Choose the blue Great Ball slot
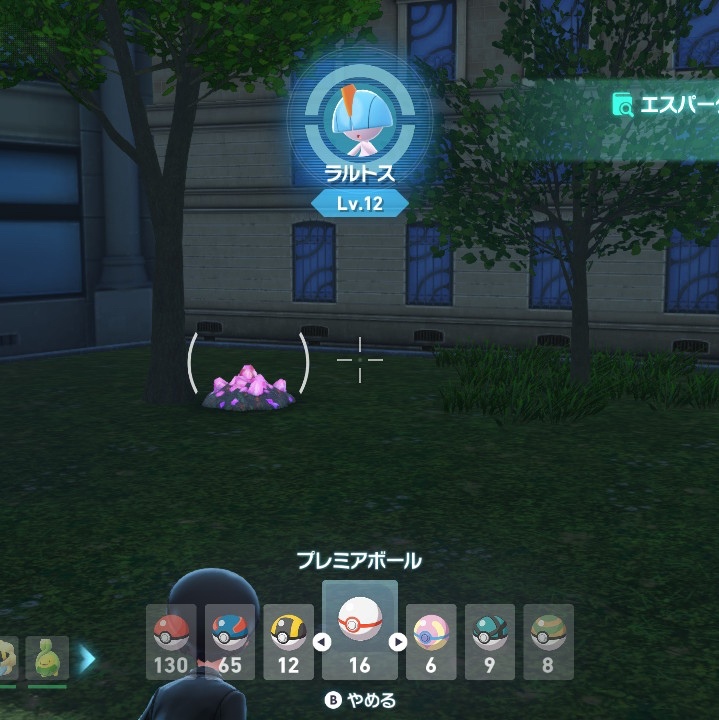This screenshot has width=719, height=720. click(230, 641)
